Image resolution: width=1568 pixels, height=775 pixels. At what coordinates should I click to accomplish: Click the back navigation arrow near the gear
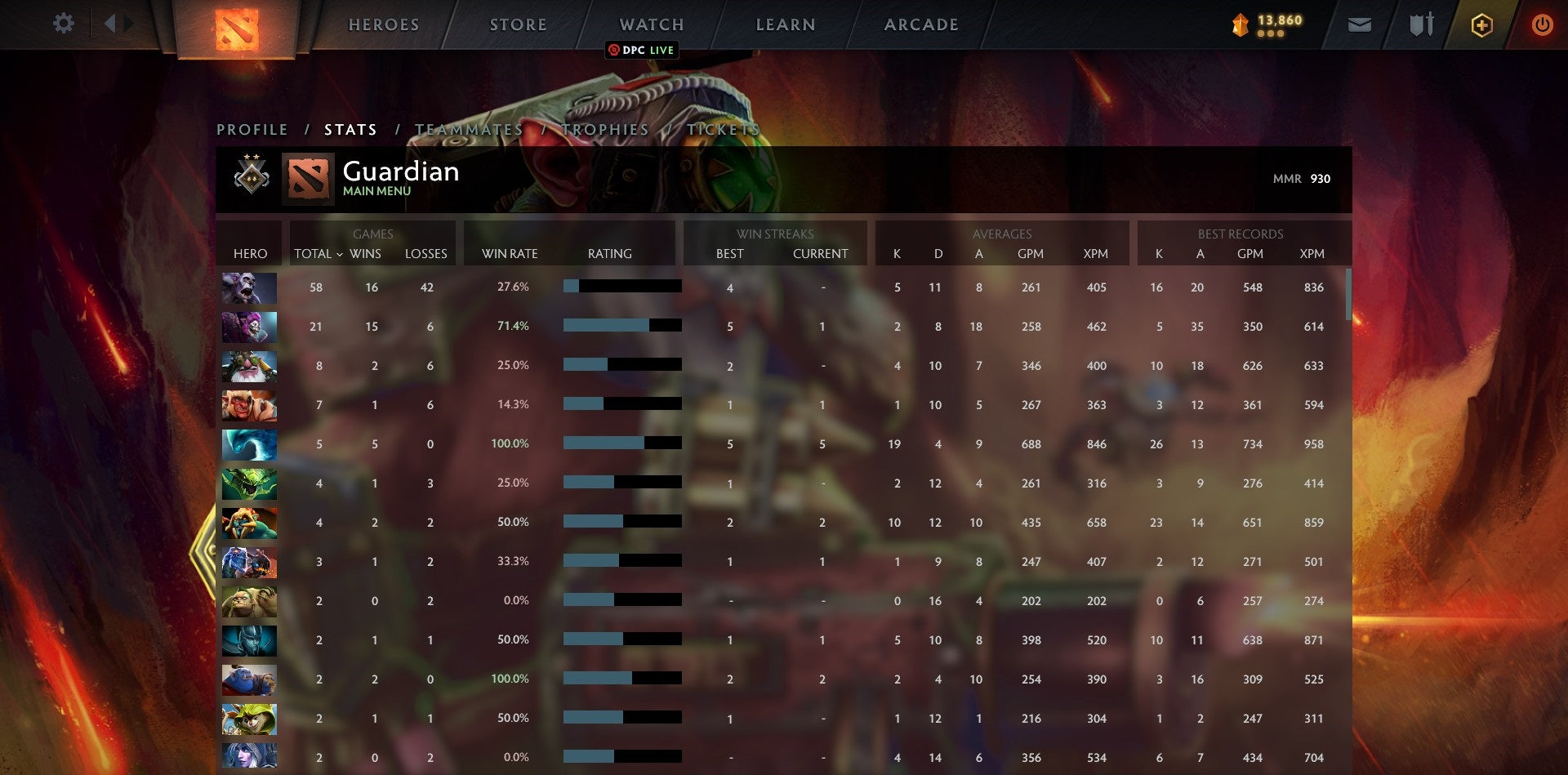tap(115, 23)
